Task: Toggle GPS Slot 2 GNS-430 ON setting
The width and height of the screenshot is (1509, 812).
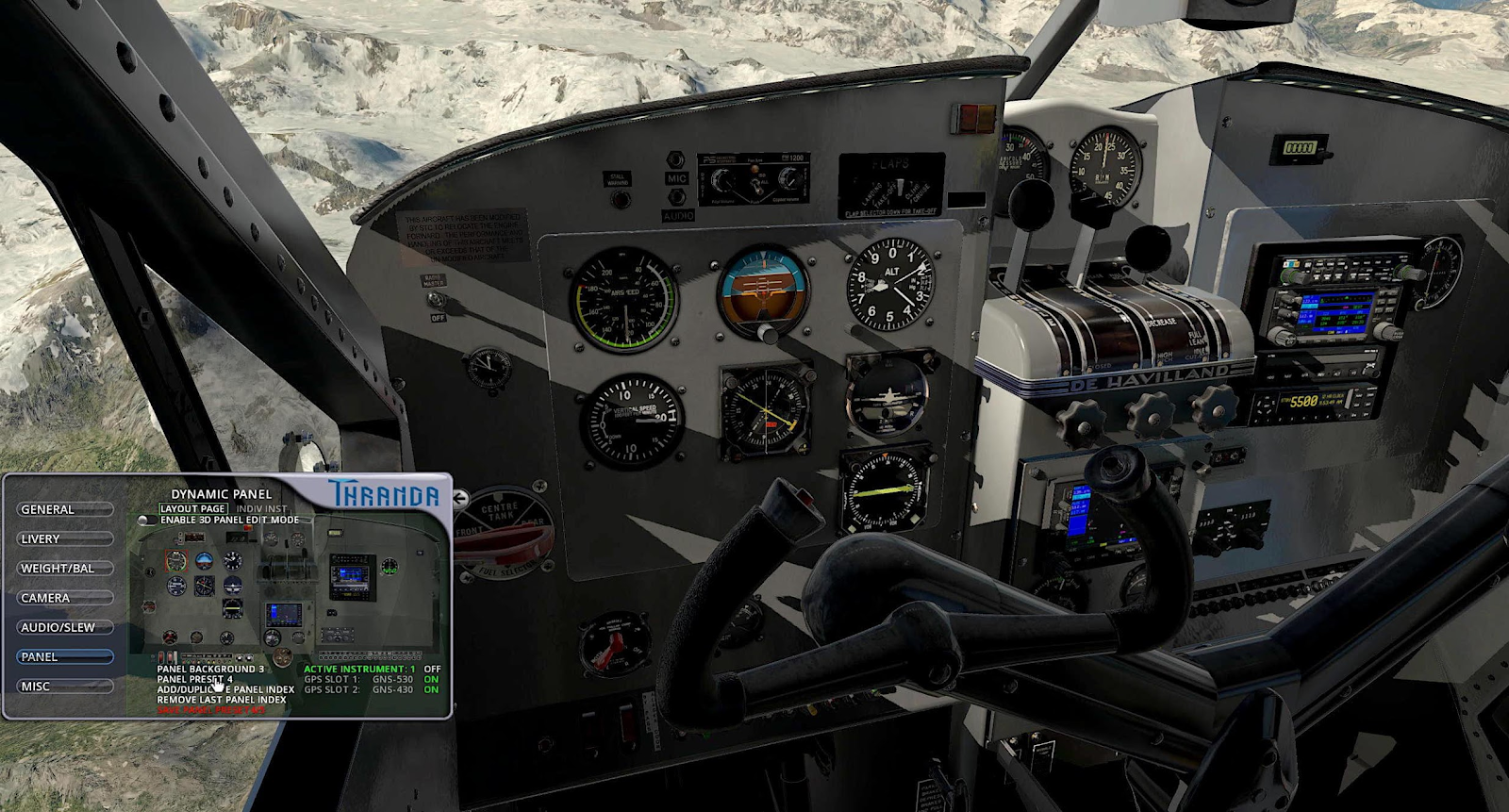Action: pyautogui.click(x=431, y=689)
